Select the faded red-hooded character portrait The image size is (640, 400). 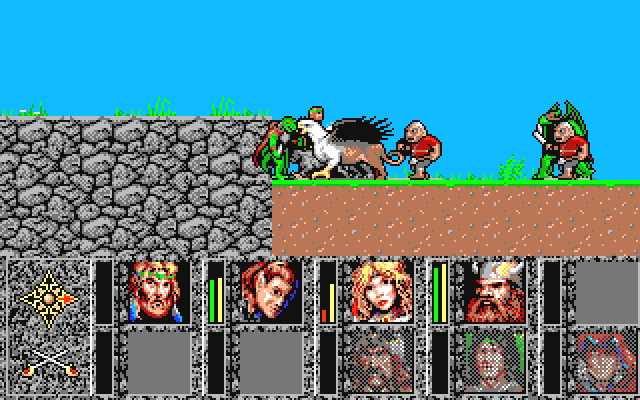[606, 362]
